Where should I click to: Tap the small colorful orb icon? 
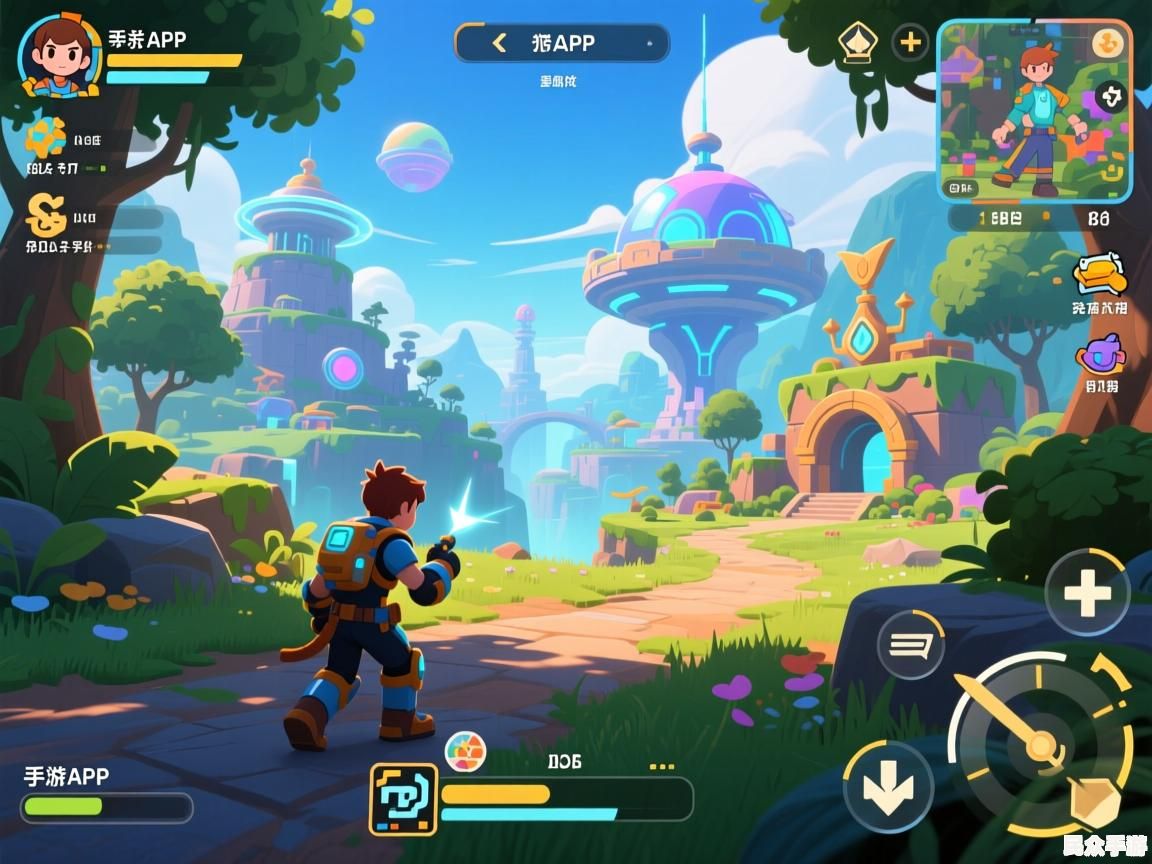465,749
